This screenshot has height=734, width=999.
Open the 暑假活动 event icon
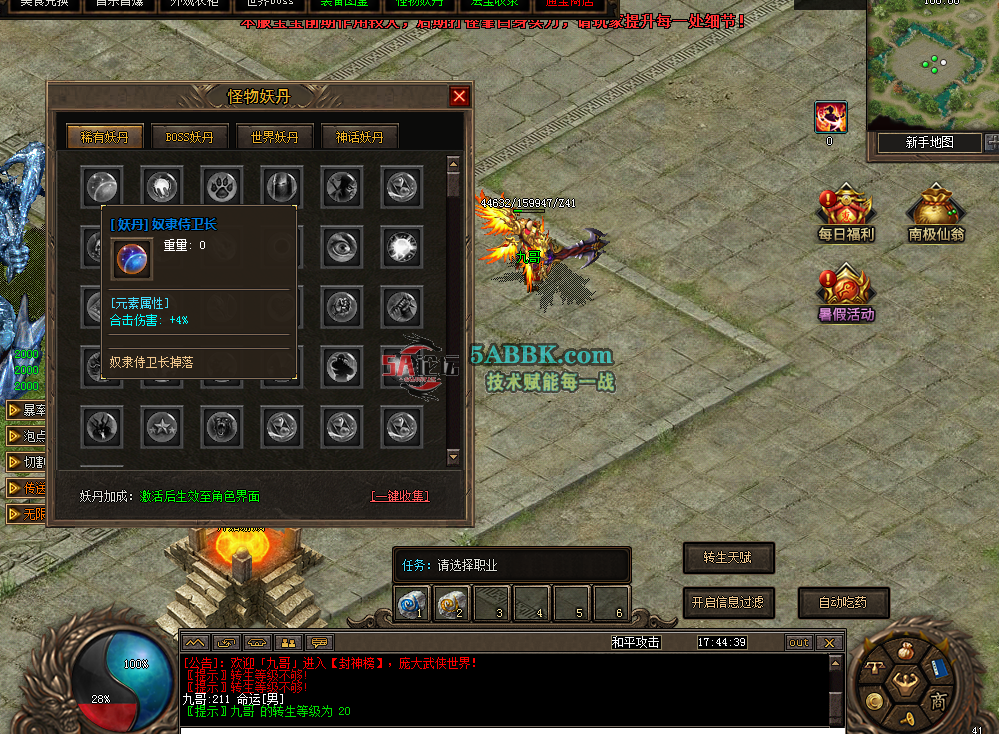coord(846,294)
